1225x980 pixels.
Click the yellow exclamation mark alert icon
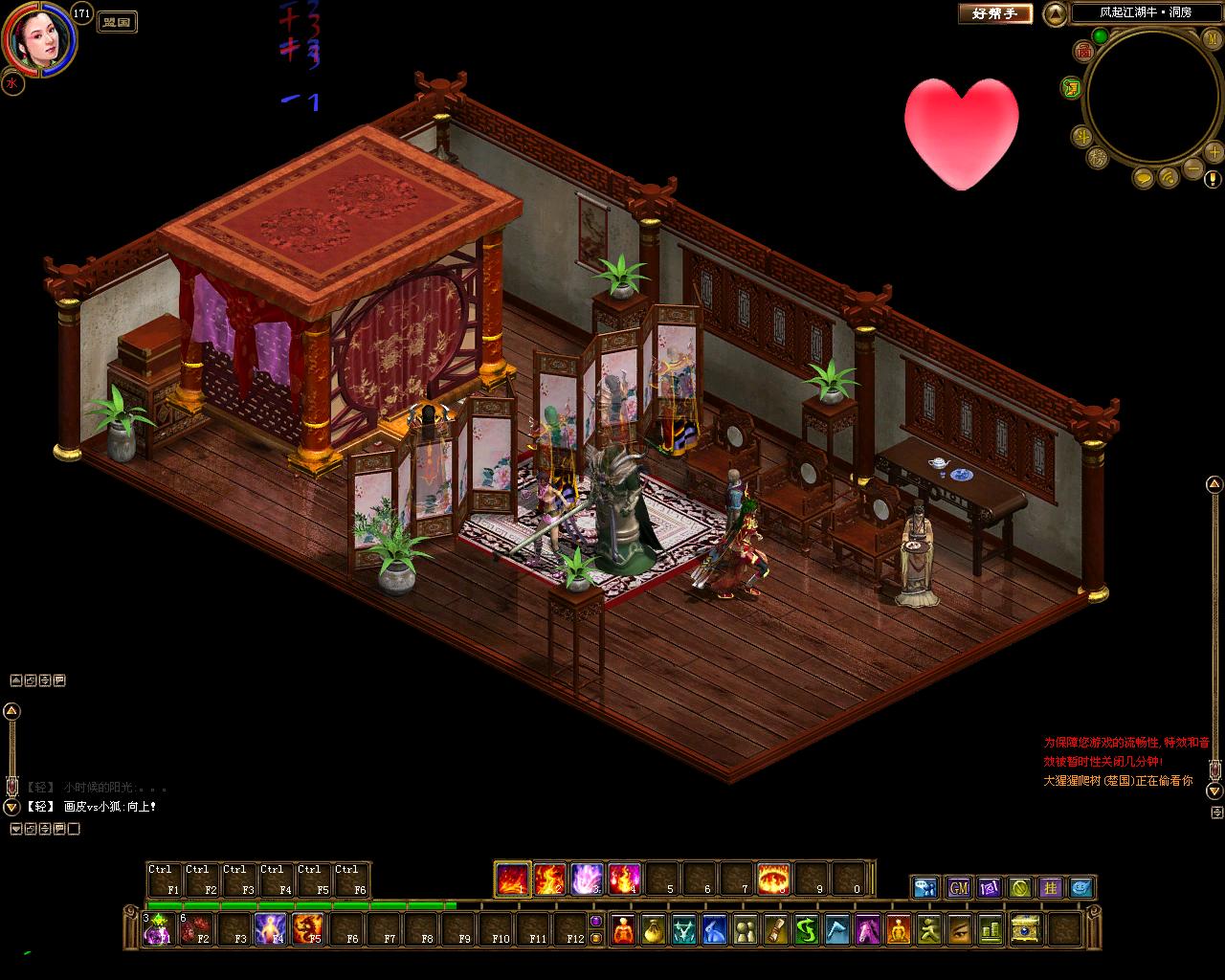coord(1214,179)
